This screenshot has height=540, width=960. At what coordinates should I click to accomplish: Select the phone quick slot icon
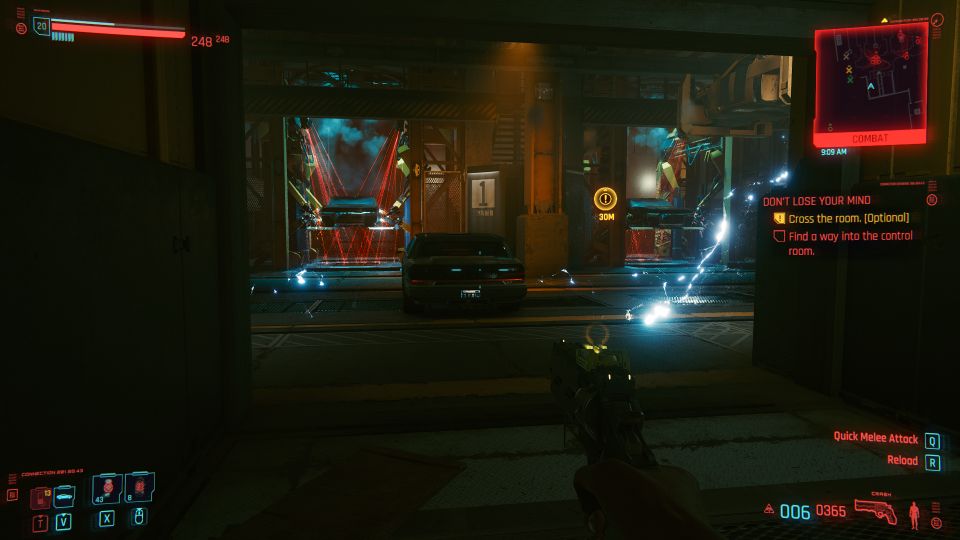pos(41,495)
